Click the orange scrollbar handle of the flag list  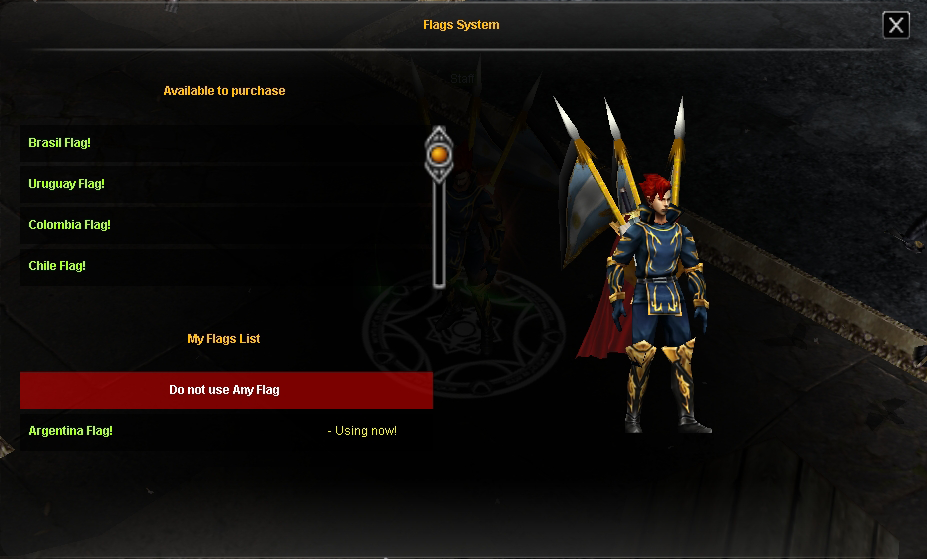[438, 154]
